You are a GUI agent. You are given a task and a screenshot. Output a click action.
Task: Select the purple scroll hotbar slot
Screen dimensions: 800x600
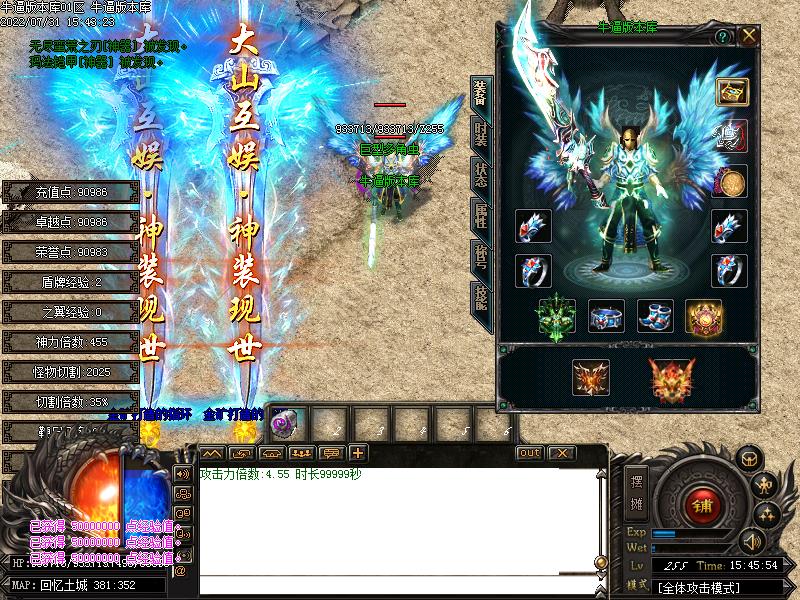coord(282,422)
